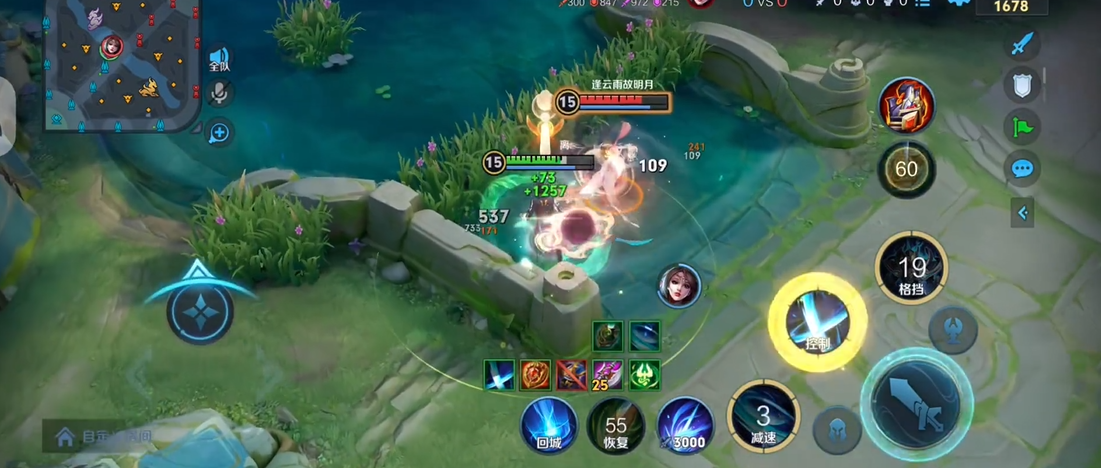1101x468 pixels.
Task: Hit the large sword basic attack button
Action: (916, 402)
